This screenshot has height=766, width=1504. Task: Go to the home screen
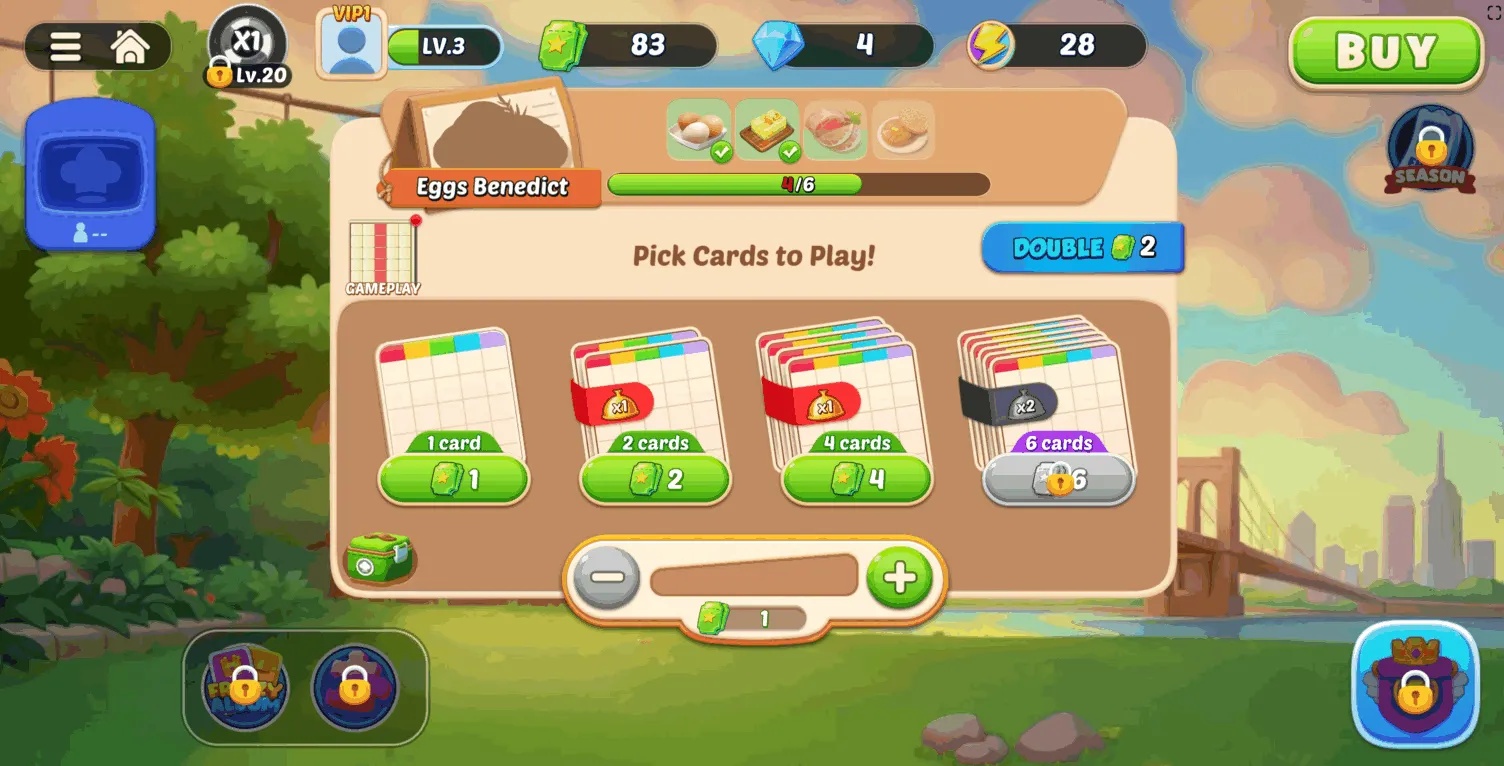click(131, 47)
